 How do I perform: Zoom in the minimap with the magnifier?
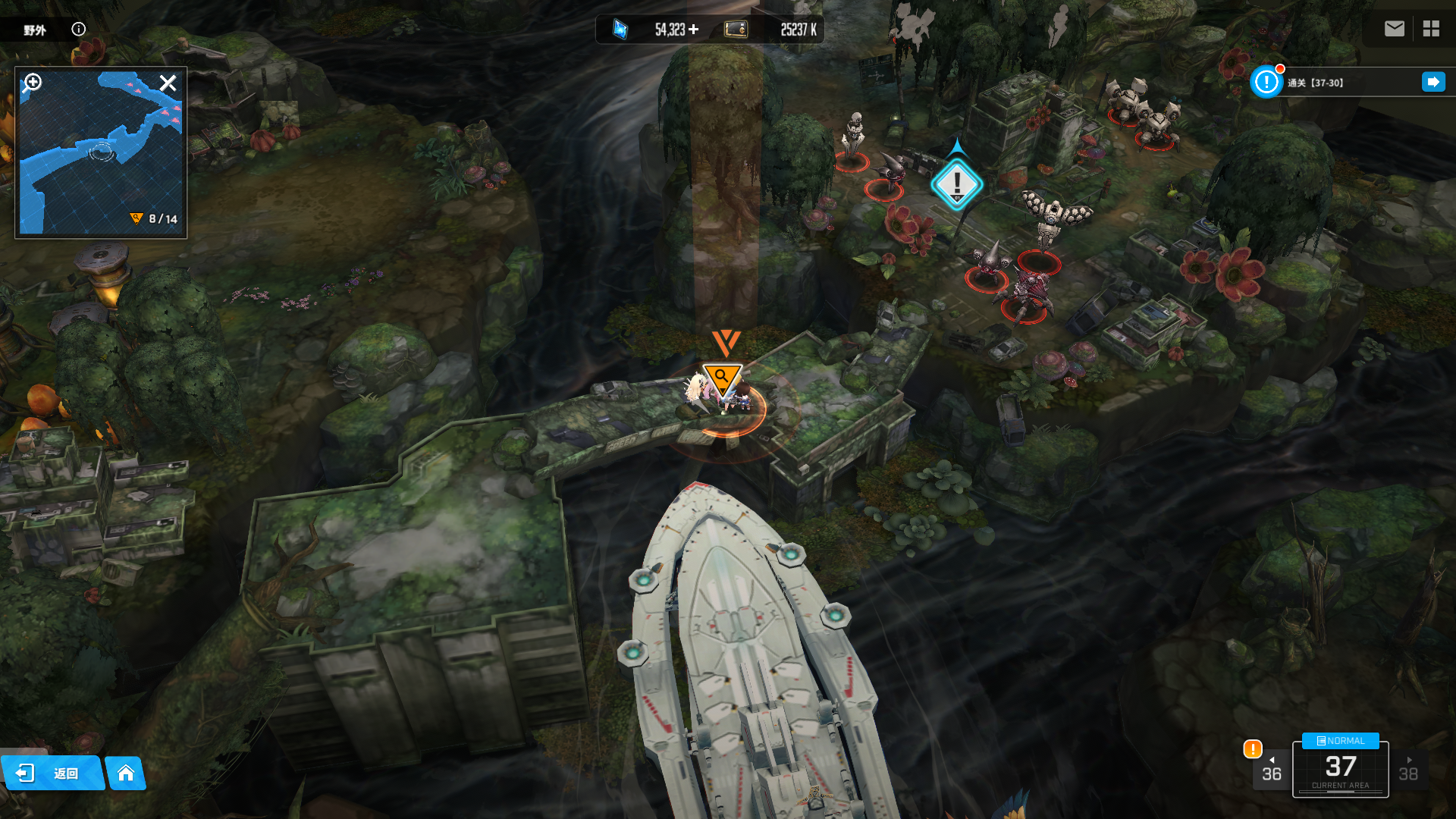pyautogui.click(x=33, y=82)
